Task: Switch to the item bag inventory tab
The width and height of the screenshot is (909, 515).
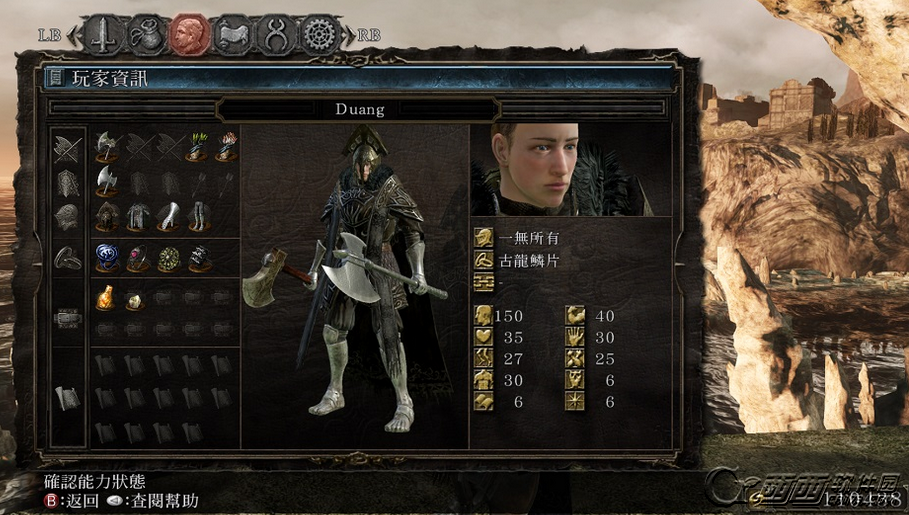Action: click(x=145, y=35)
